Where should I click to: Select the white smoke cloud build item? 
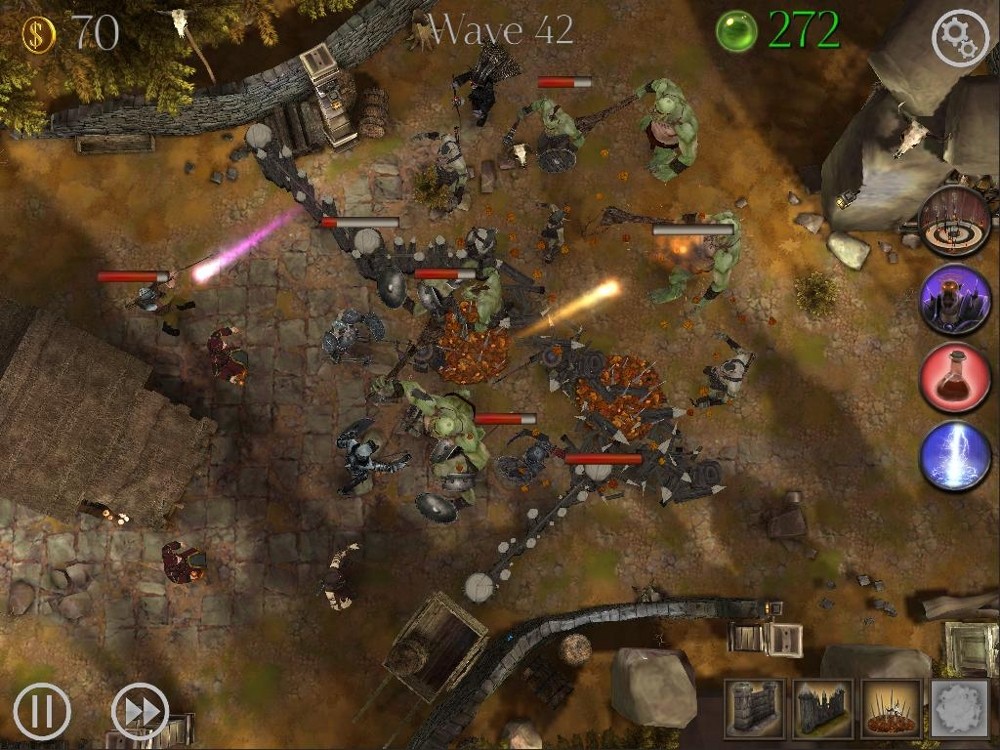959,709
